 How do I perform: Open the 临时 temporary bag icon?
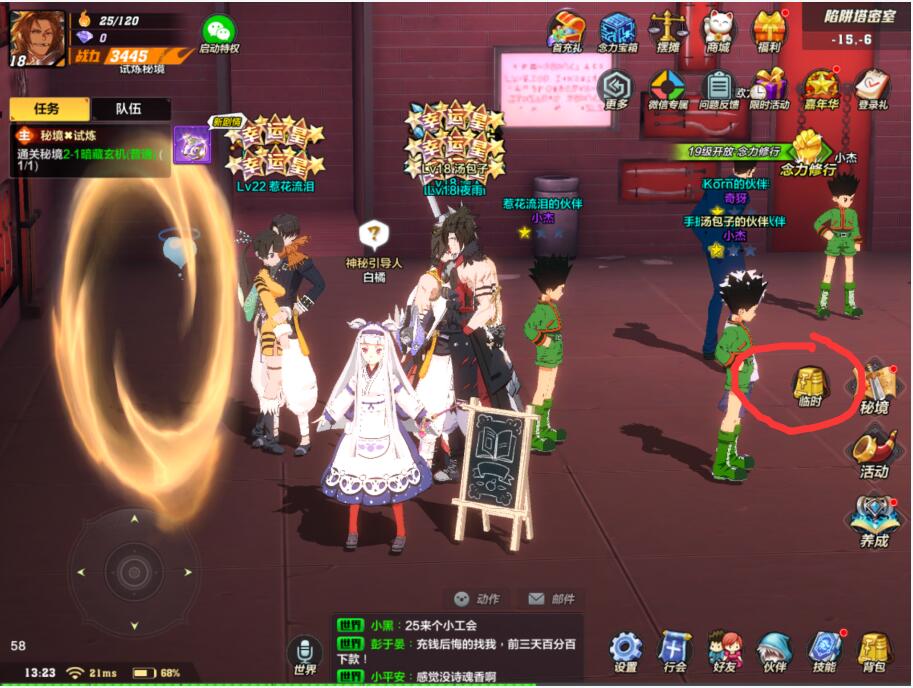point(808,386)
